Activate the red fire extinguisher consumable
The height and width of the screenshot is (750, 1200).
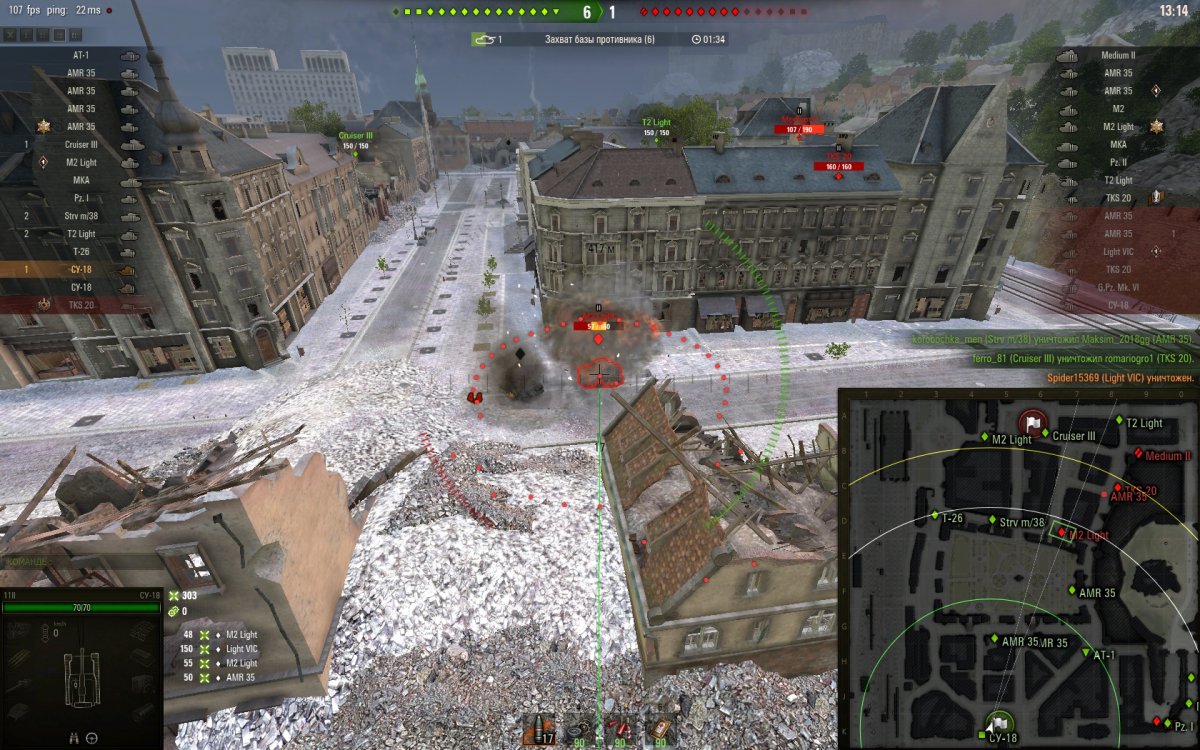[x=618, y=731]
